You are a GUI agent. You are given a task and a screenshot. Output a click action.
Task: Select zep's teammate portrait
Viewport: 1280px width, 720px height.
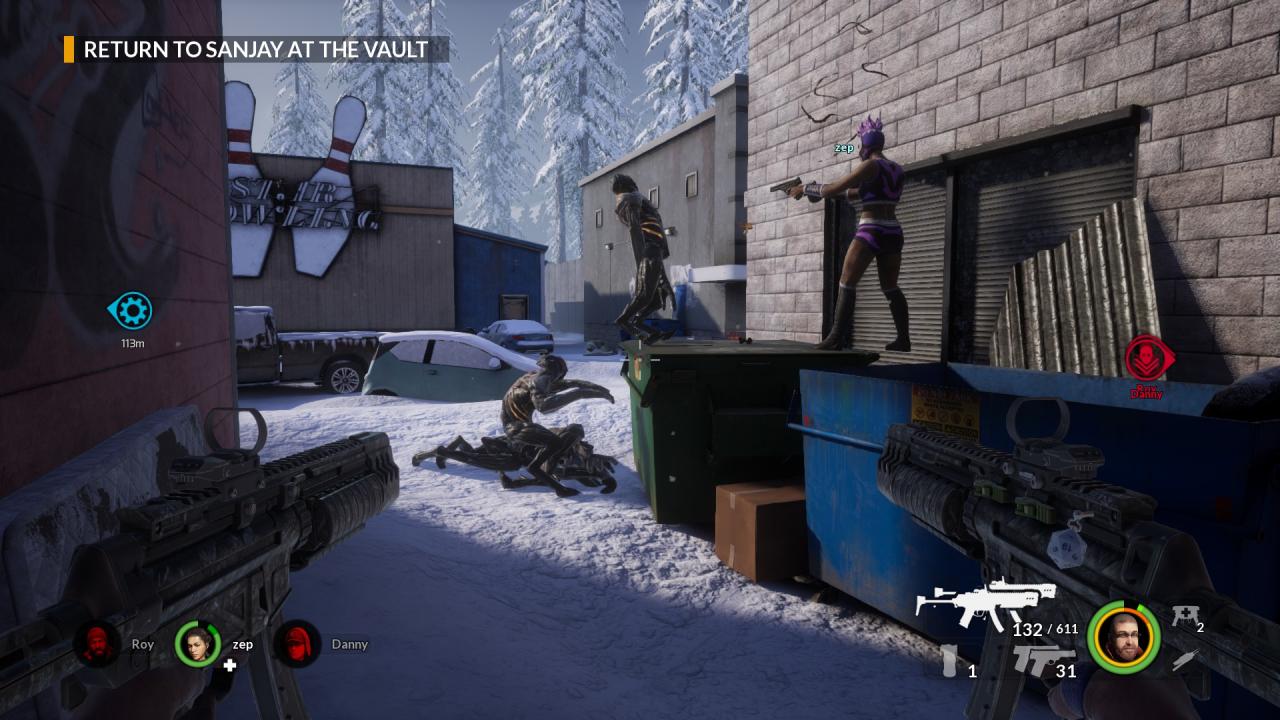point(198,644)
